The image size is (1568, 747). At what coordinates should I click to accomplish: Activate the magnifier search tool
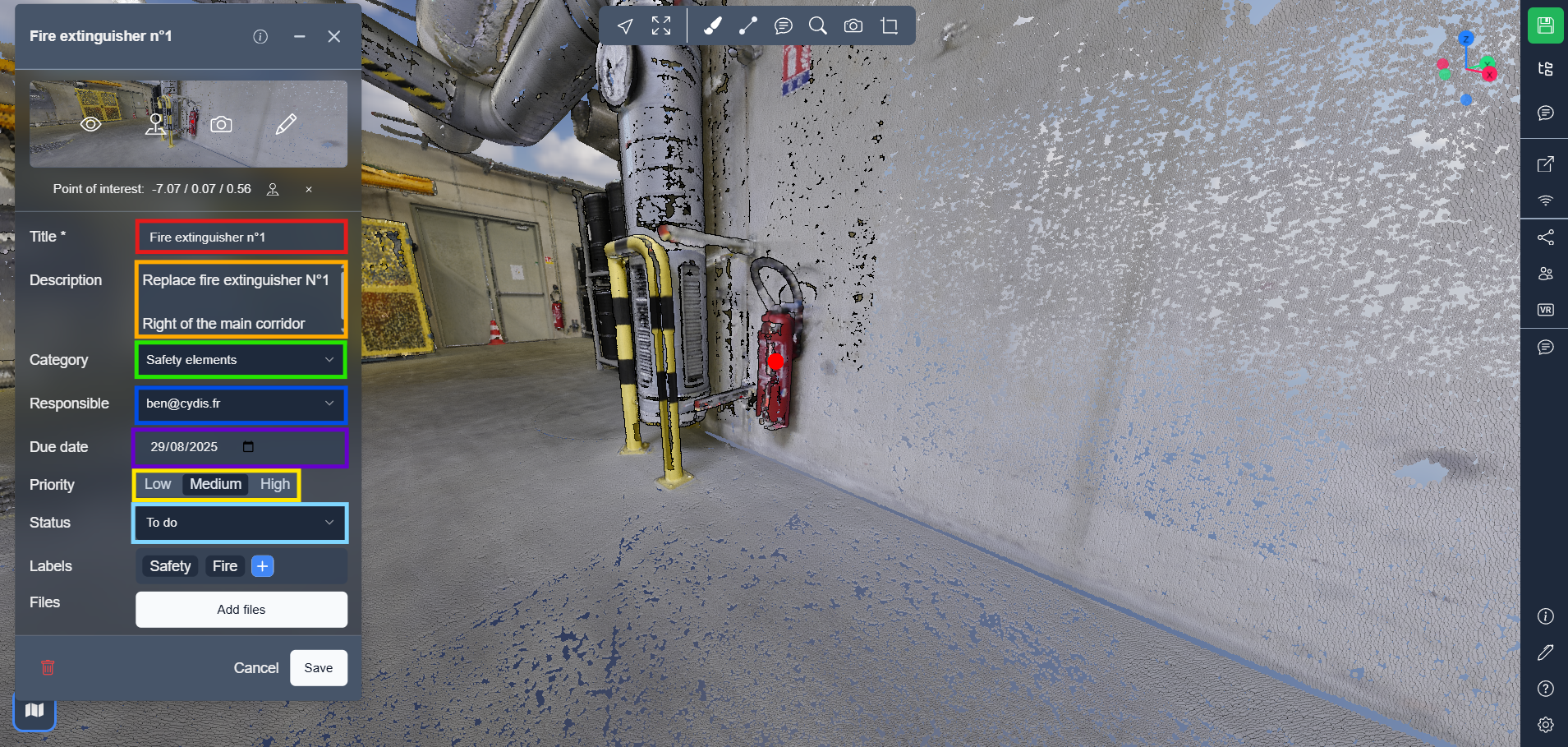click(x=818, y=26)
